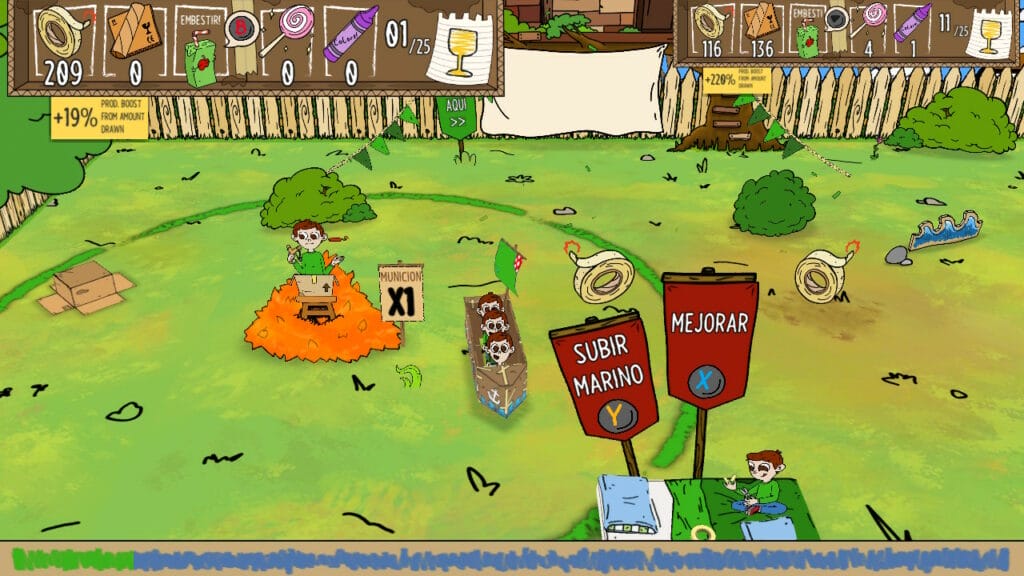Viewport: 1024px width, 576px height.
Task: Select the cardboard resource showing 136
Action: (x=762, y=23)
